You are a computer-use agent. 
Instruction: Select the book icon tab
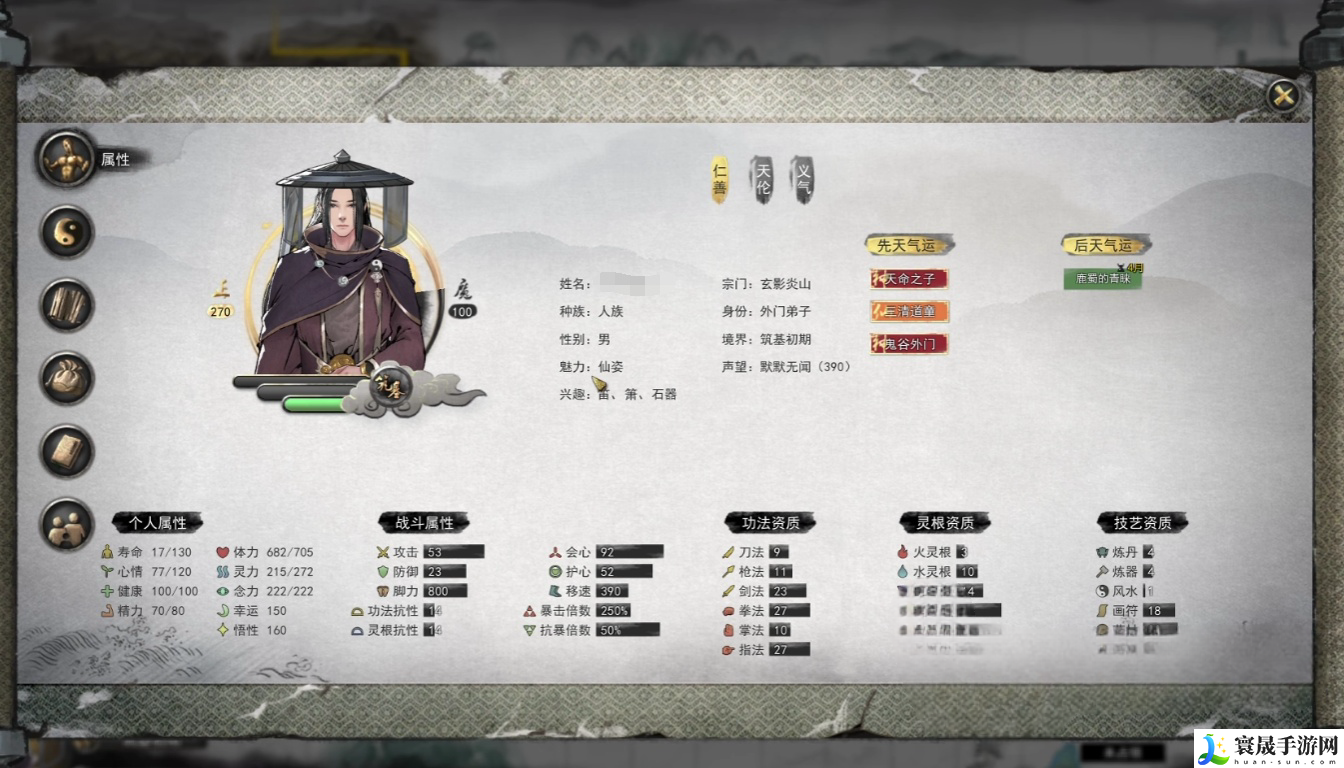(x=67, y=451)
